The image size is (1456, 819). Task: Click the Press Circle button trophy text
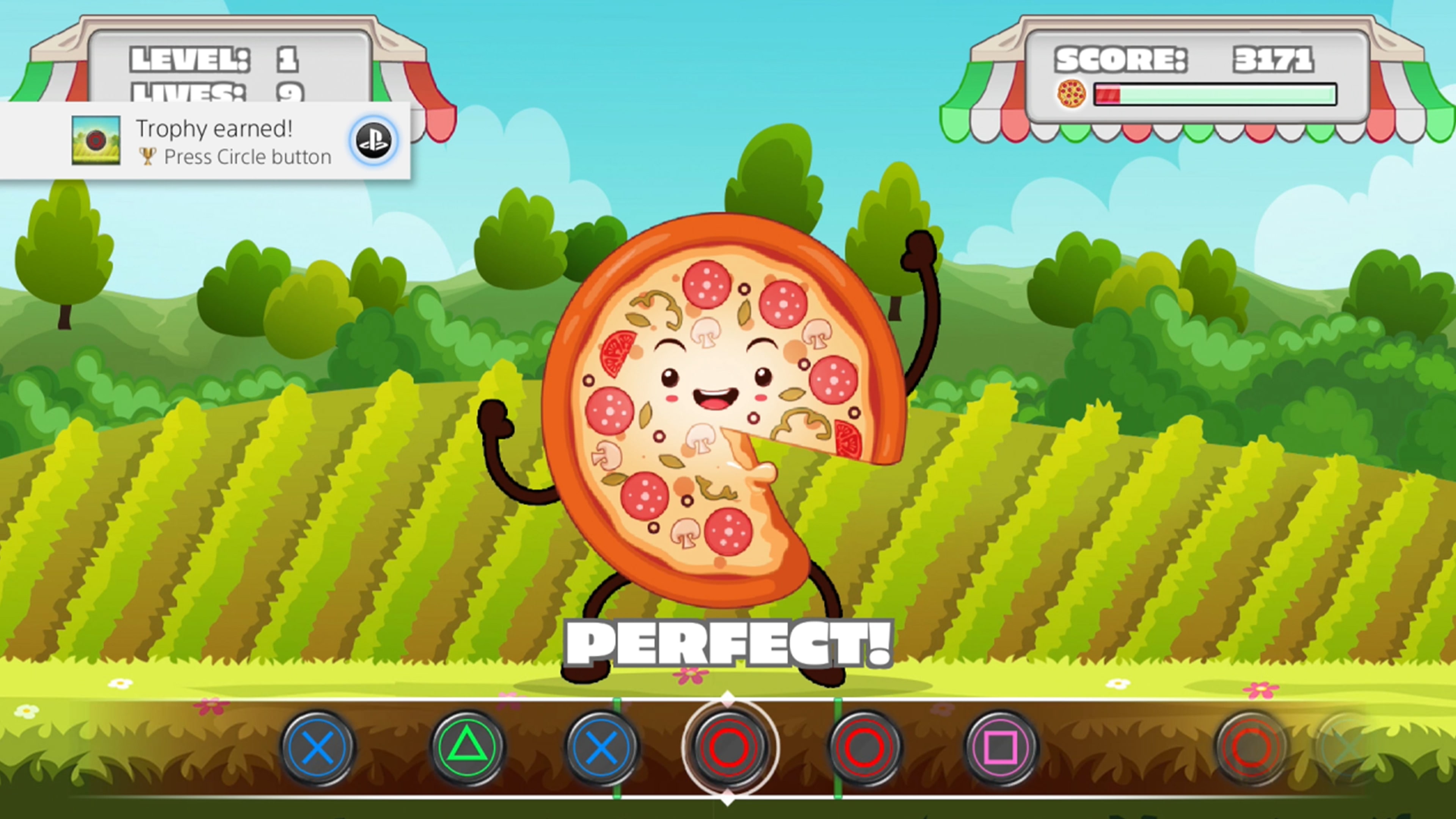pos(247,157)
